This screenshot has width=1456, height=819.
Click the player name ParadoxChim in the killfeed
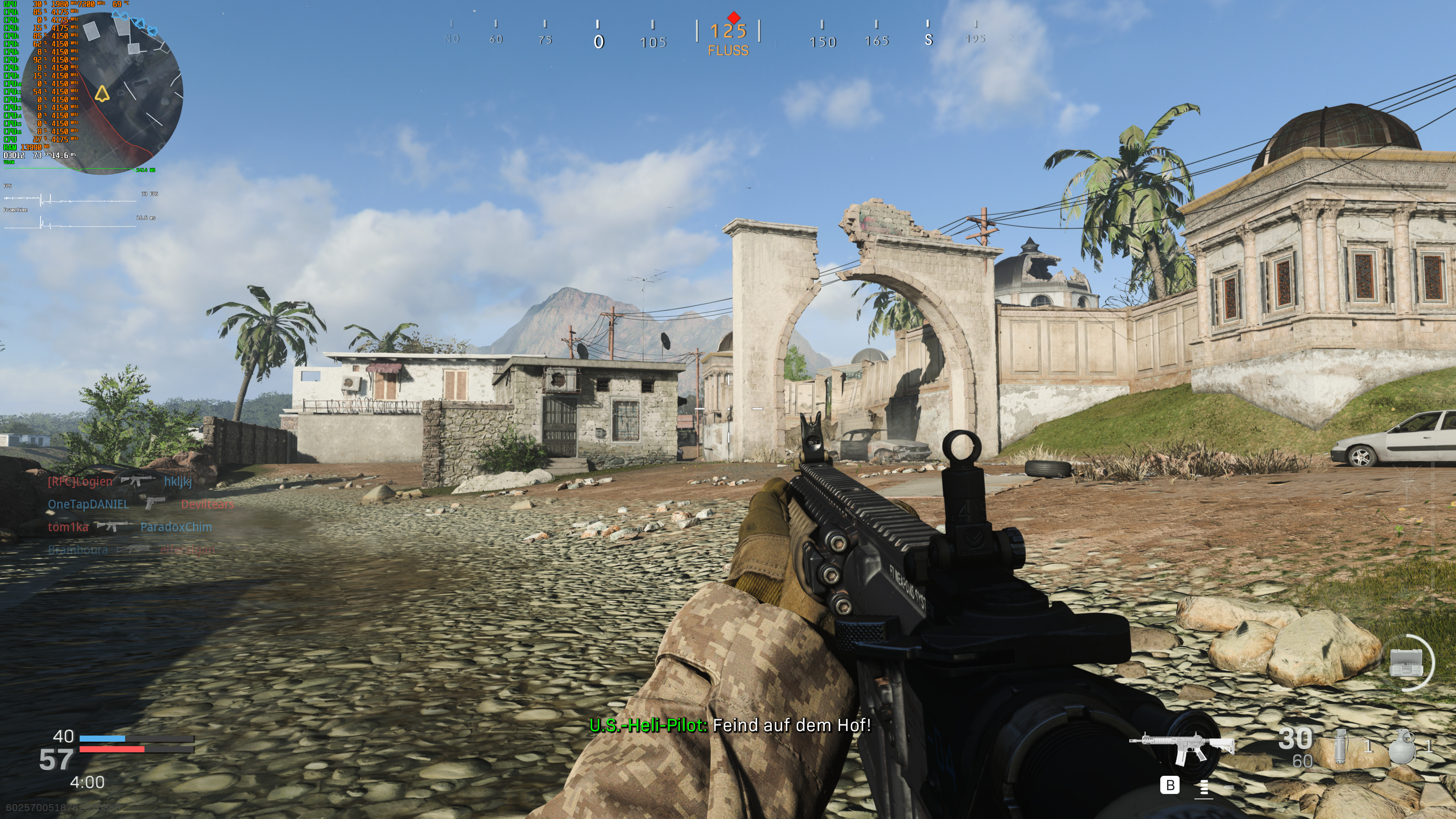point(176,527)
